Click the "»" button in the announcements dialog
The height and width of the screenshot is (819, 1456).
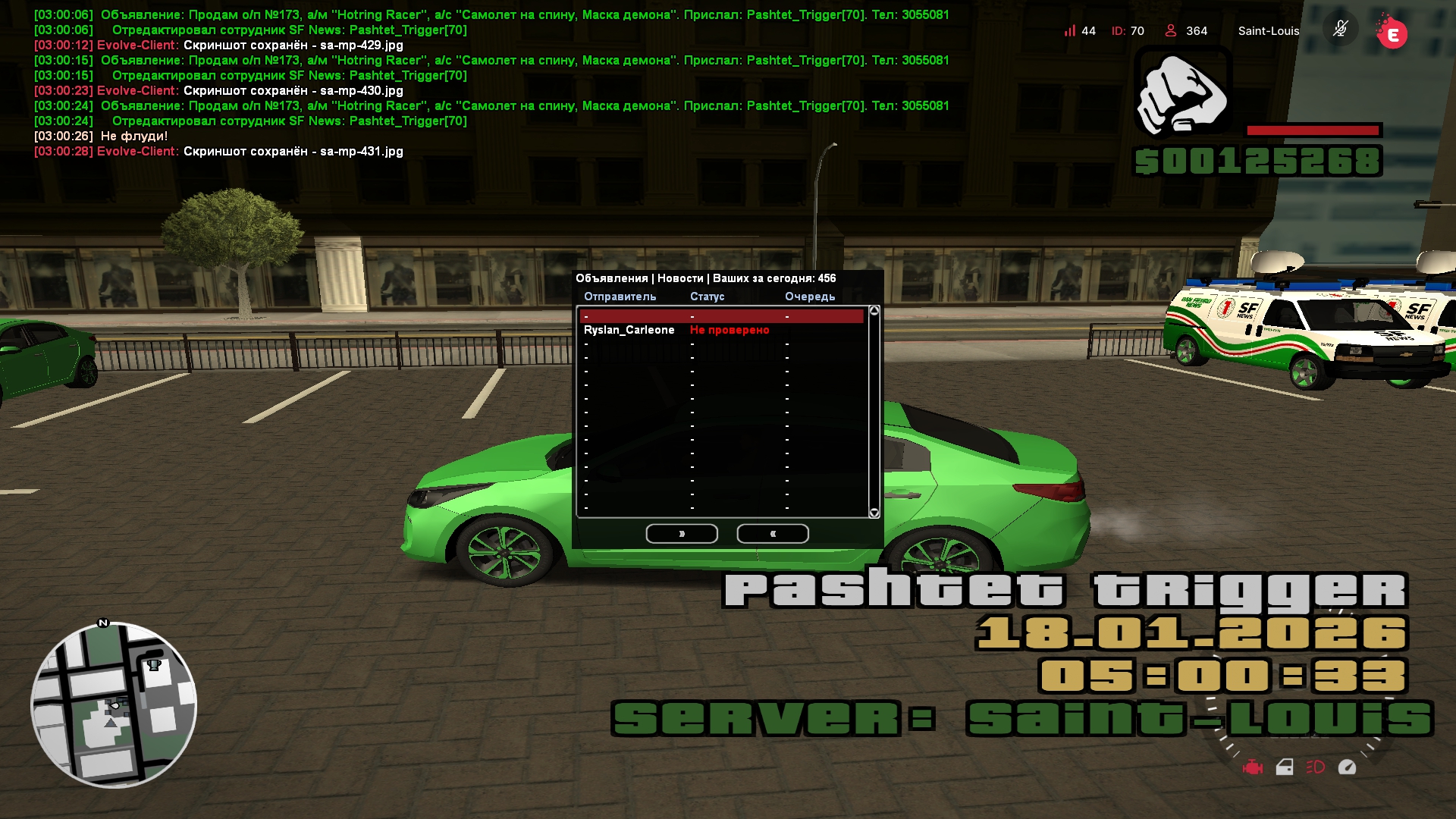(x=682, y=534)
